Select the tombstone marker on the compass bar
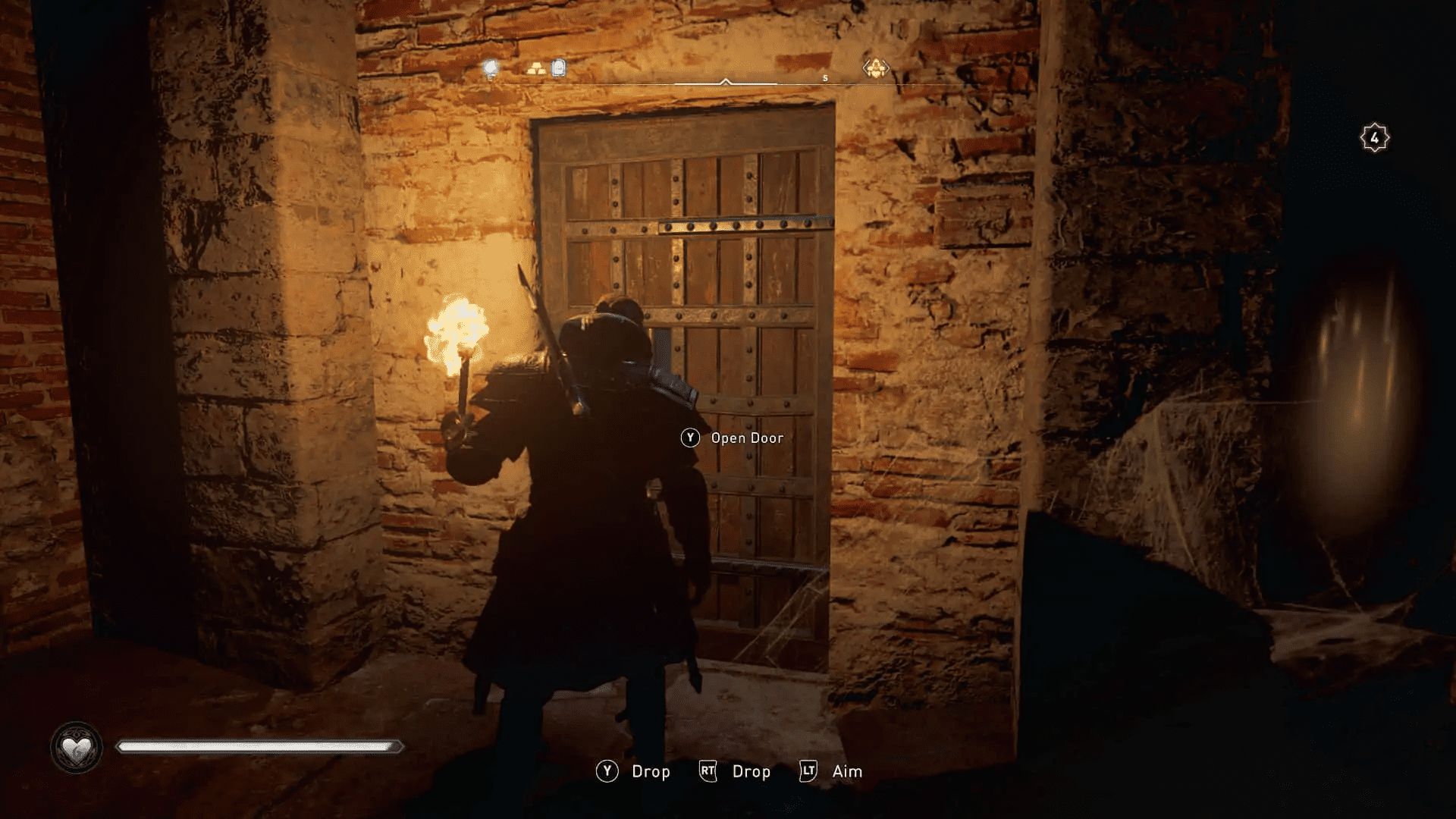Image resolution: width=1456 pixels, height=819 pixels. pyautogui.click(x=558, y=68)
